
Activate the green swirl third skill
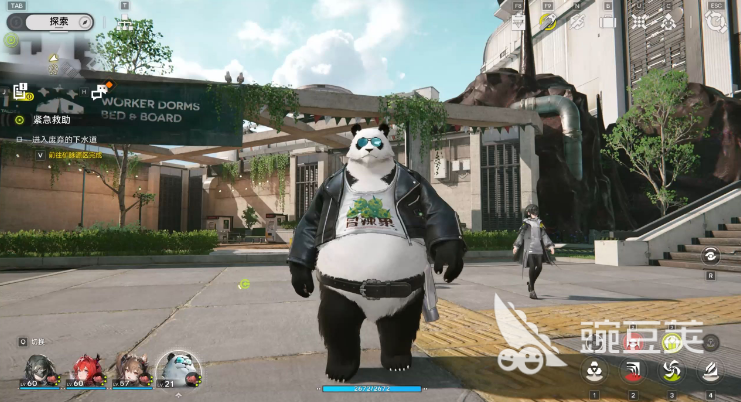[671, 371]
